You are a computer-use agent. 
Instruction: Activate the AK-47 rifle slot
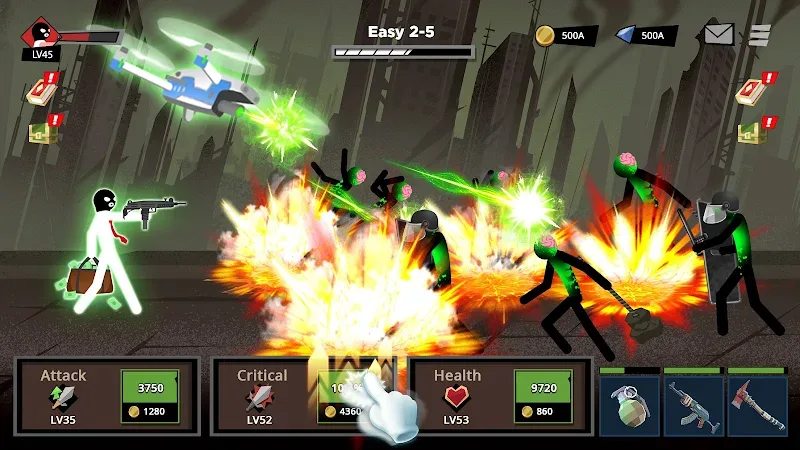[693, 404]
